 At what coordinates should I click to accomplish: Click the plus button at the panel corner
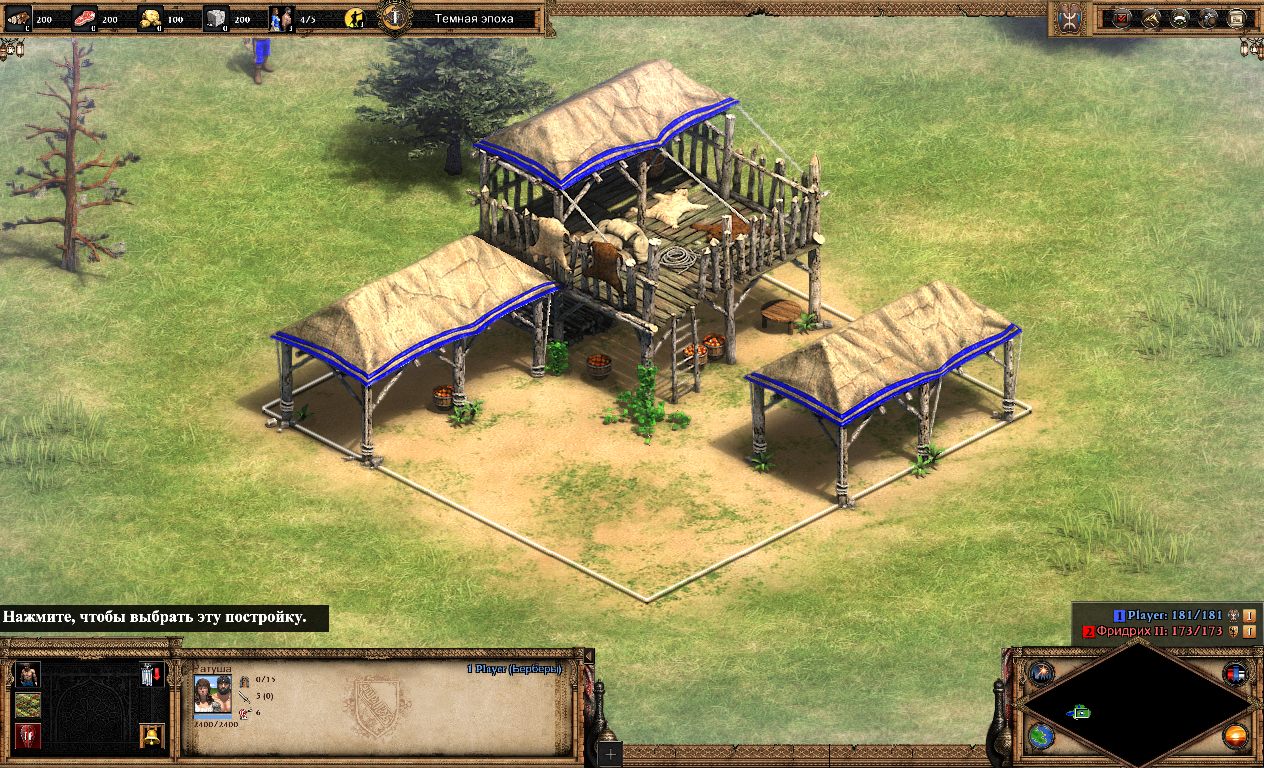click(x=608, y=753)
